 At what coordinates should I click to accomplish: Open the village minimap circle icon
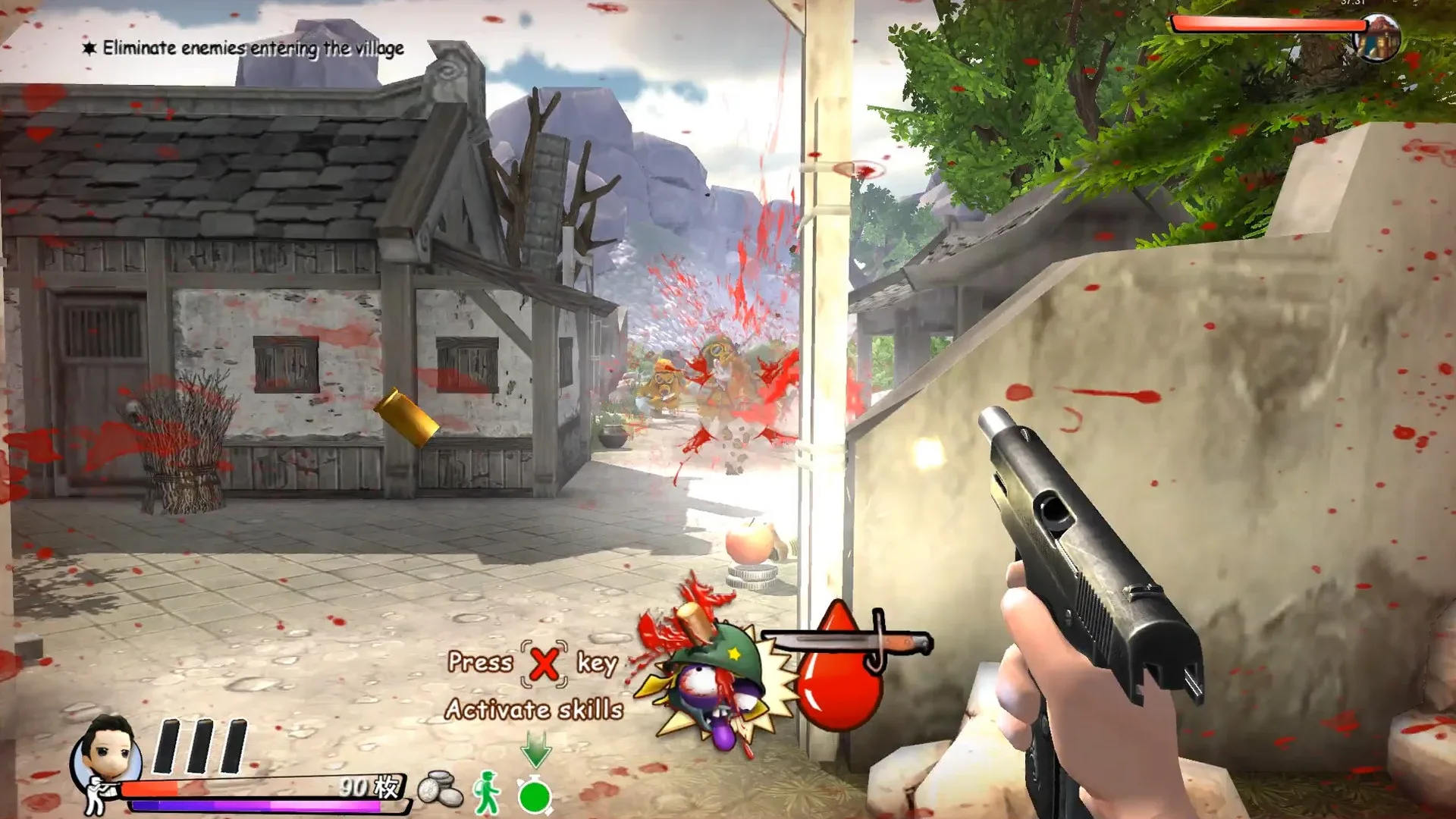click(x=1379, y=36)
